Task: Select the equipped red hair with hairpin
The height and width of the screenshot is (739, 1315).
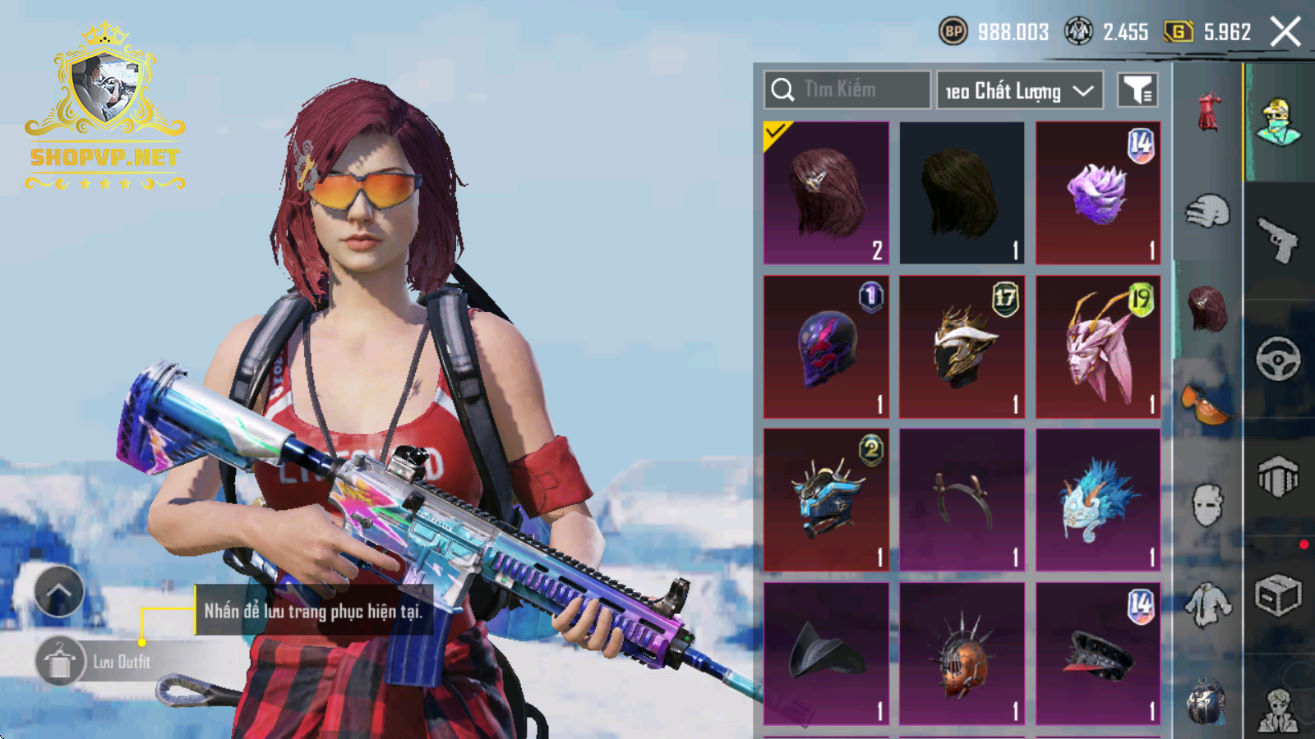Action: [826, 193]
